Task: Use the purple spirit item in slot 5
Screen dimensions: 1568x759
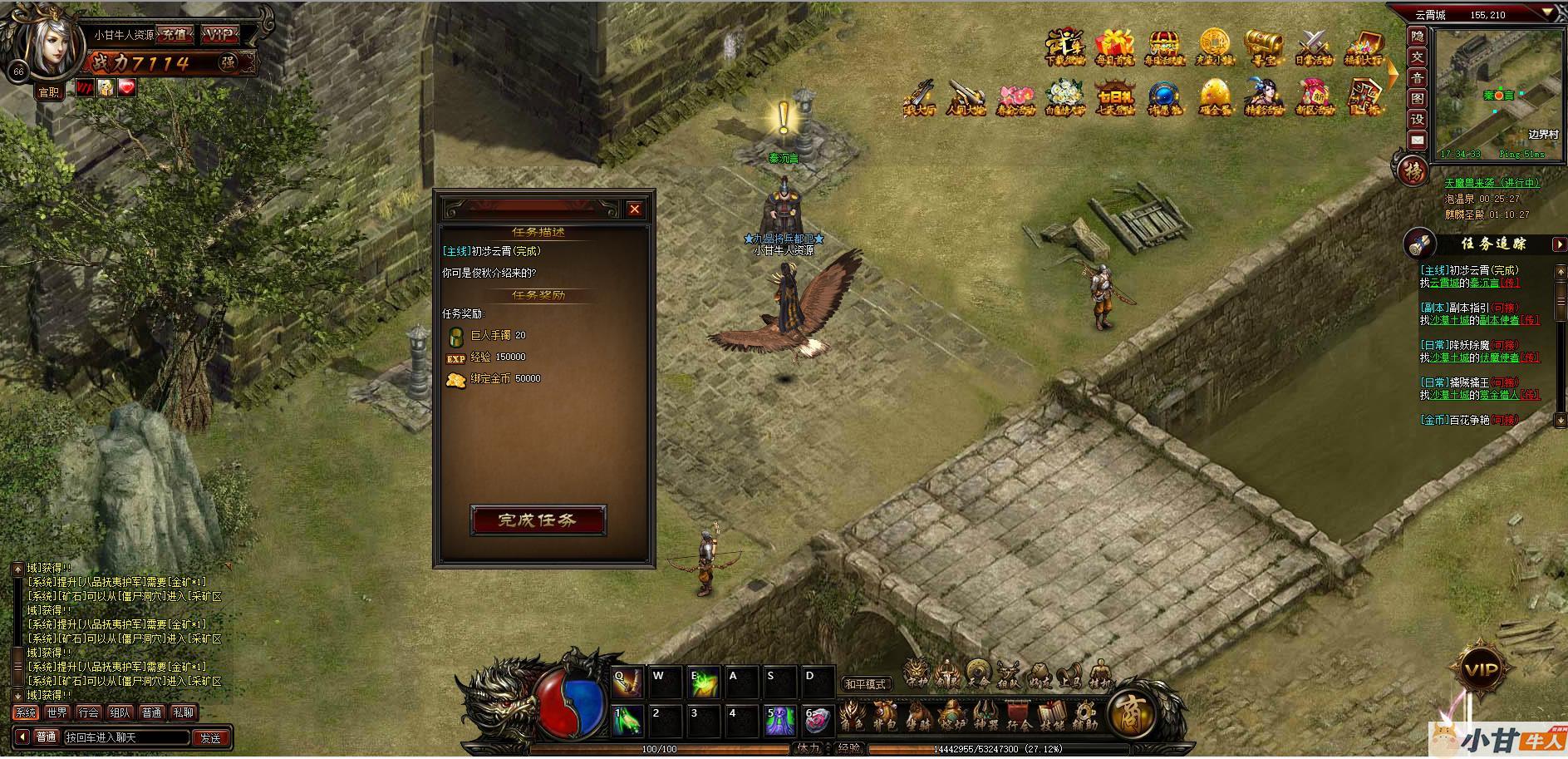Action: [x=779, y=720]
